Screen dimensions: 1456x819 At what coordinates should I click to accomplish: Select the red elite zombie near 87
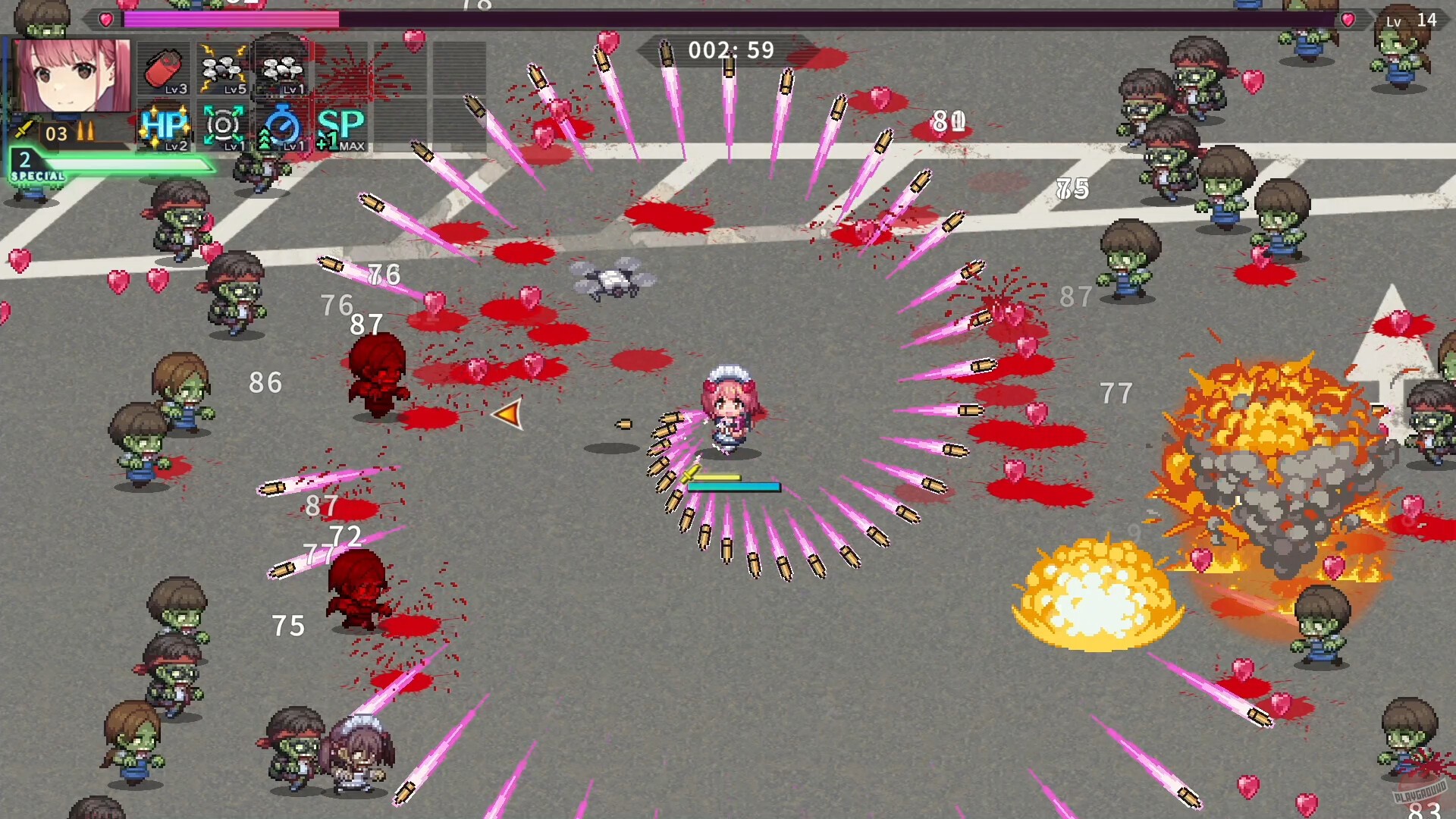coord(379,372)
